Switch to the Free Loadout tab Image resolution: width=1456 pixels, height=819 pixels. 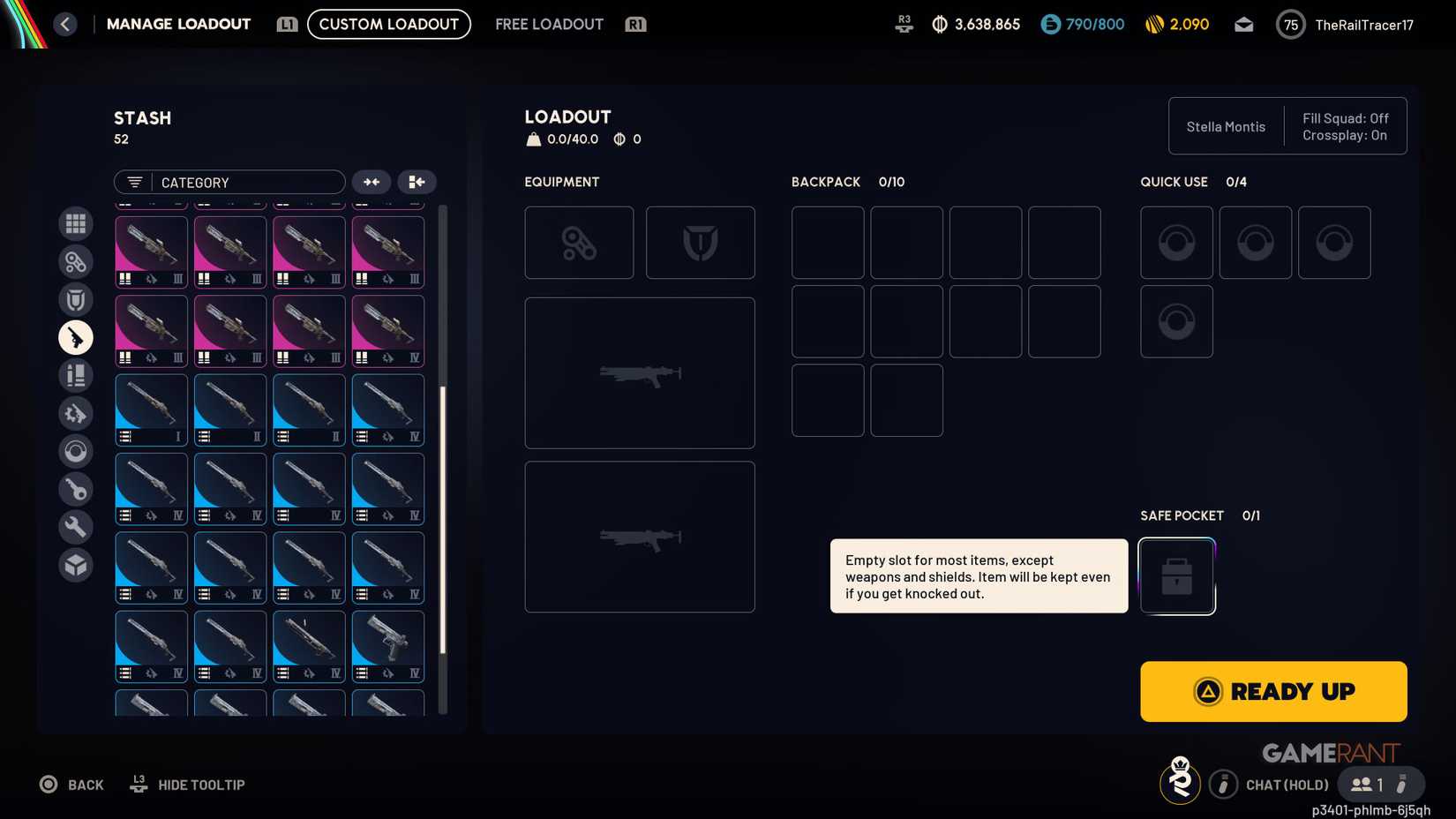click(549, 24)
